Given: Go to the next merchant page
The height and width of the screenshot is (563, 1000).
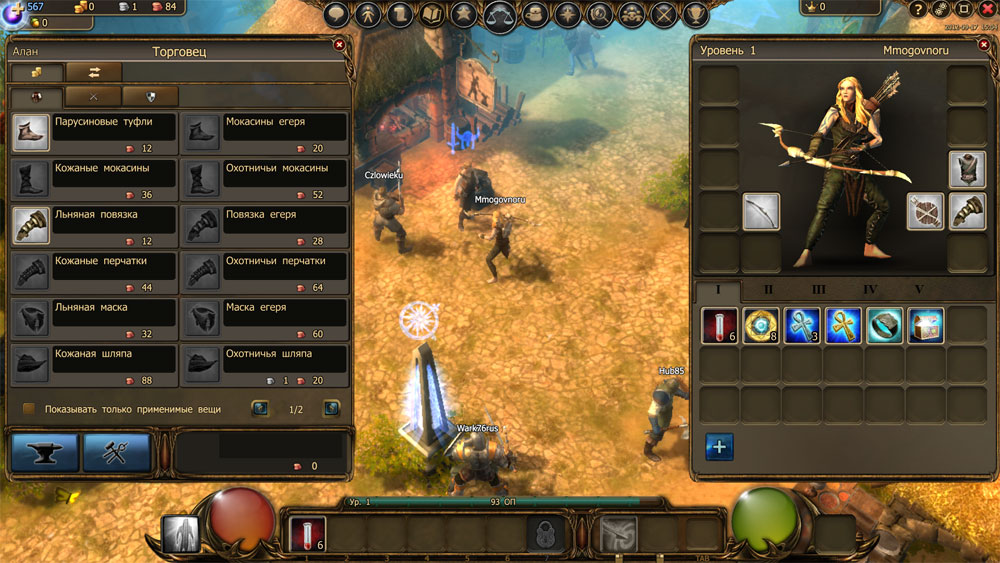Looking at the screenshot, I should [x=331, y=409].
